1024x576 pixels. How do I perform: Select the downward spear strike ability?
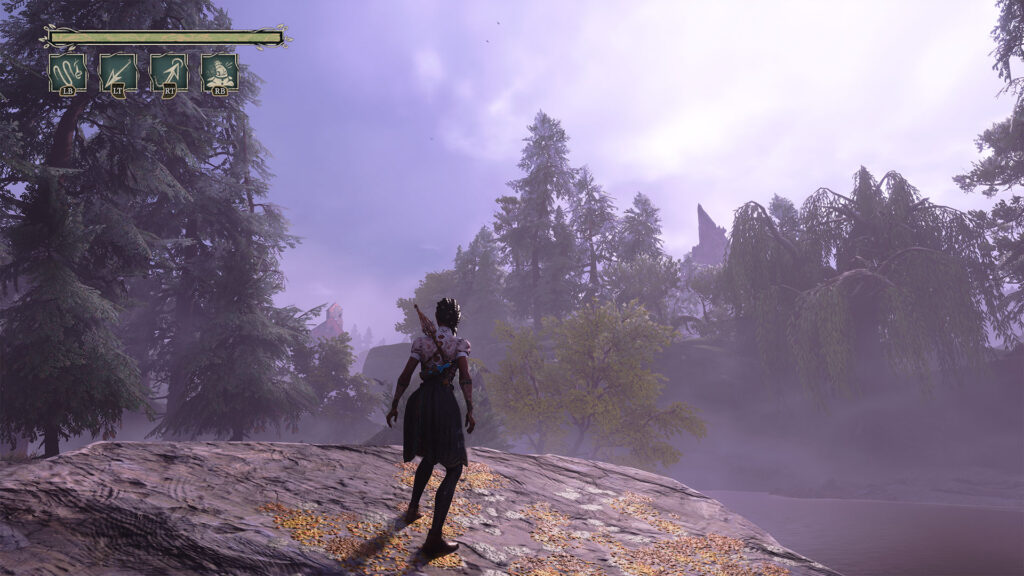pos(118,73)
